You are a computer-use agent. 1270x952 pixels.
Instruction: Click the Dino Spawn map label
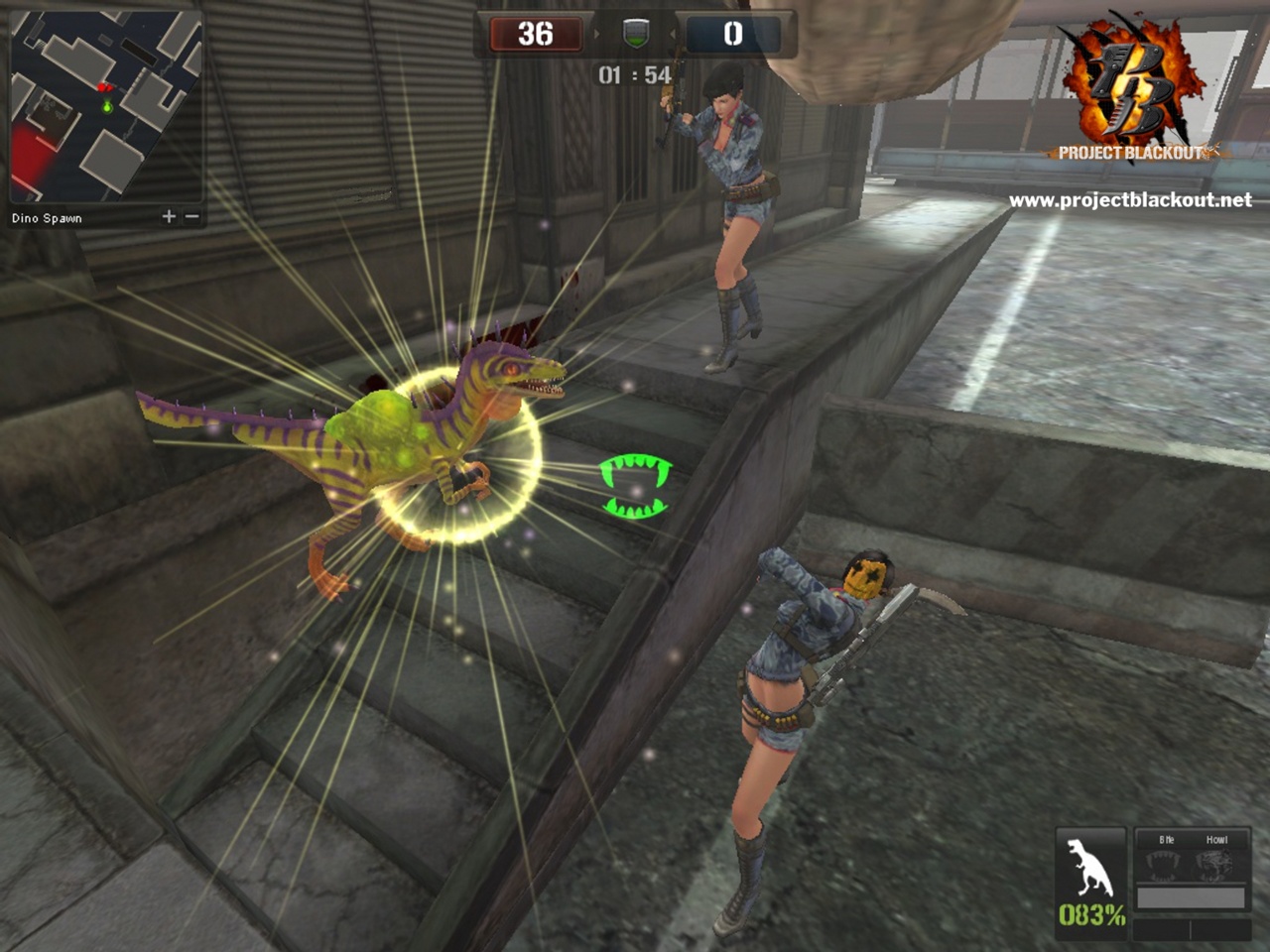point(47,217)
